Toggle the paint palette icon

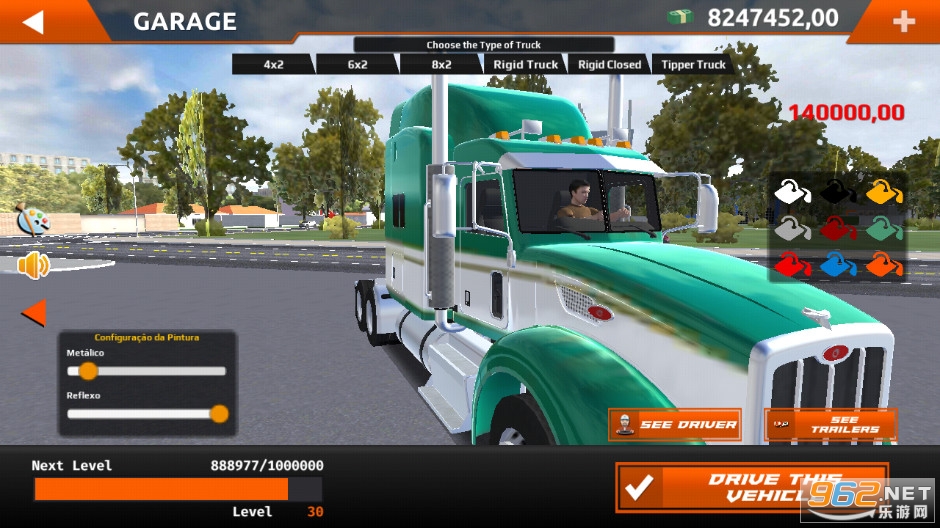[32, 219]
